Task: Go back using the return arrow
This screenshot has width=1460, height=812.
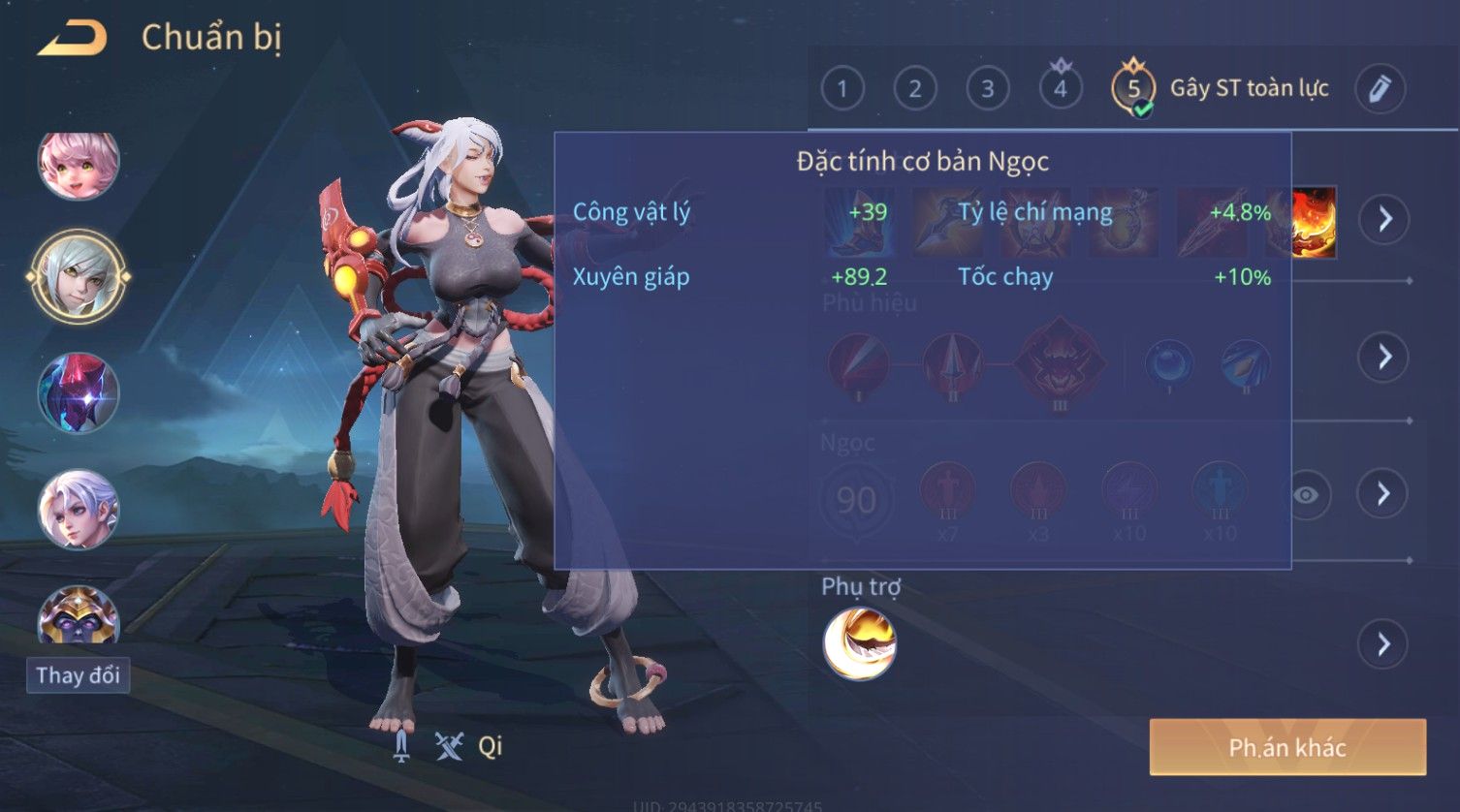Action: (x=72, y=39)
